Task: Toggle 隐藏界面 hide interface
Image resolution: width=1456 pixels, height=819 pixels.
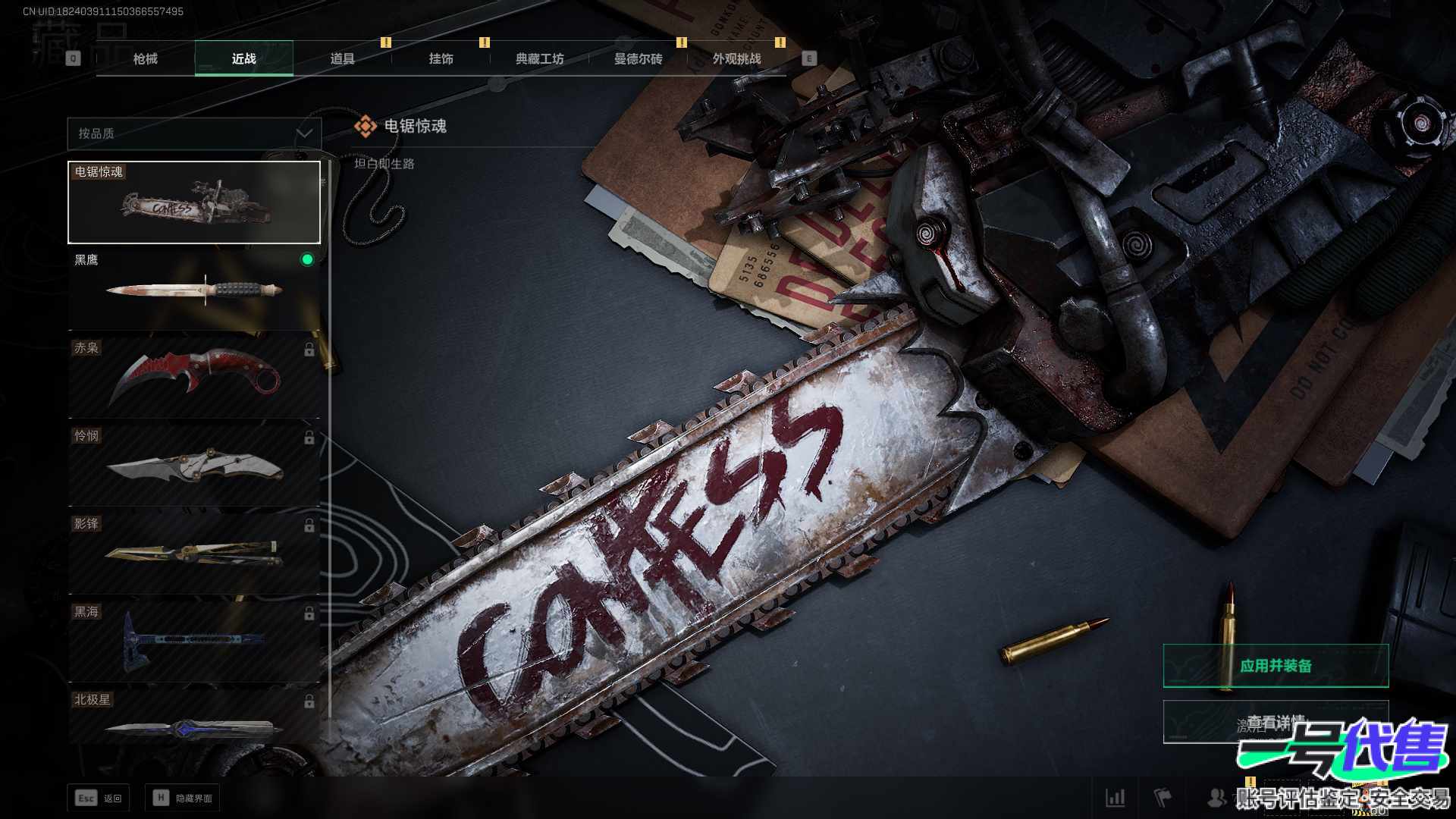Action: click(183, 798)
